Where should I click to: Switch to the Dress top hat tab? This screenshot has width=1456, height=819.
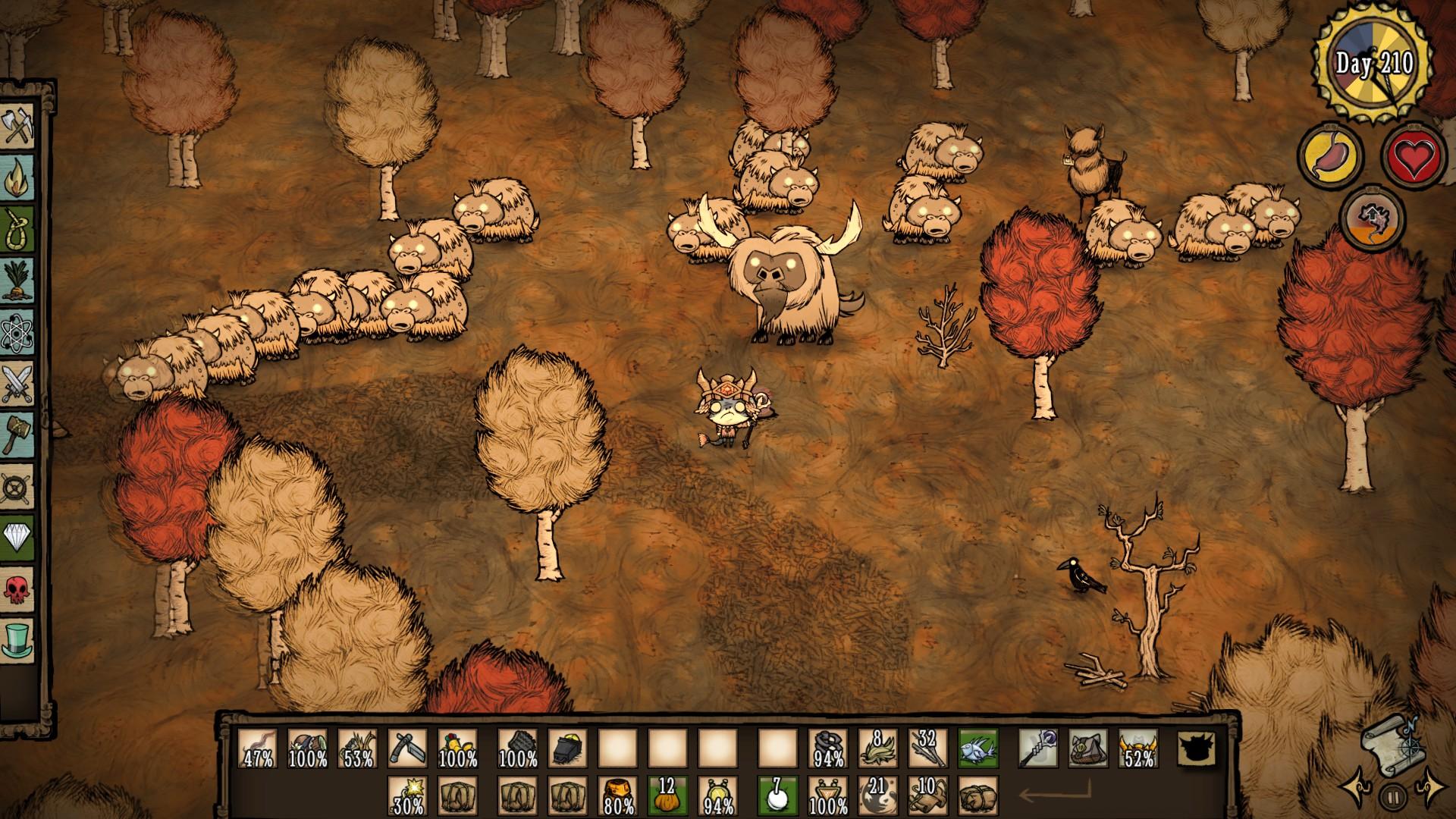[18, 641]
